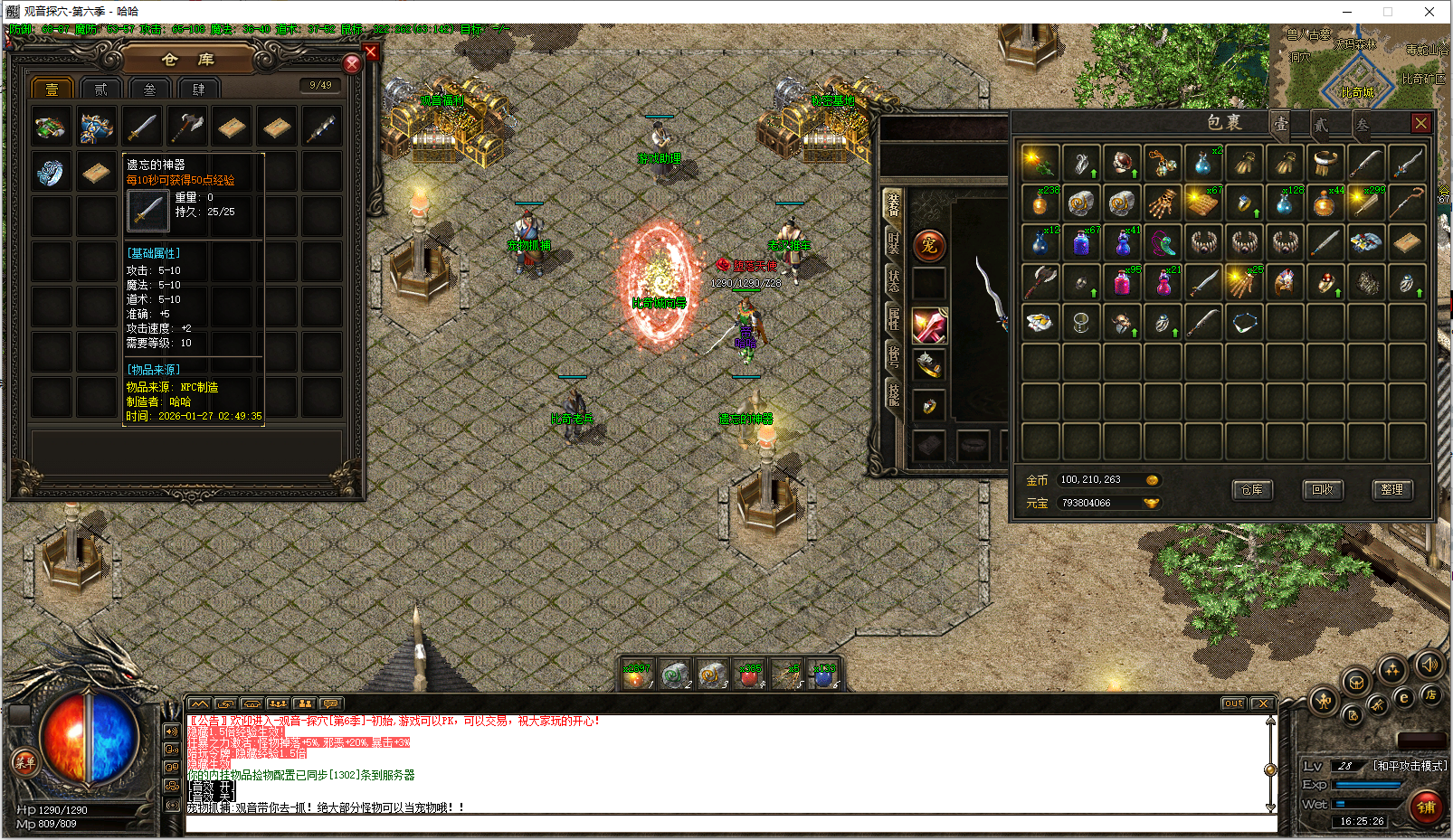Image resolution: width=1453 pixels, height=840 pixels.
Task: Close the 仓库 warehouse window
Action: tap(352, 63)
